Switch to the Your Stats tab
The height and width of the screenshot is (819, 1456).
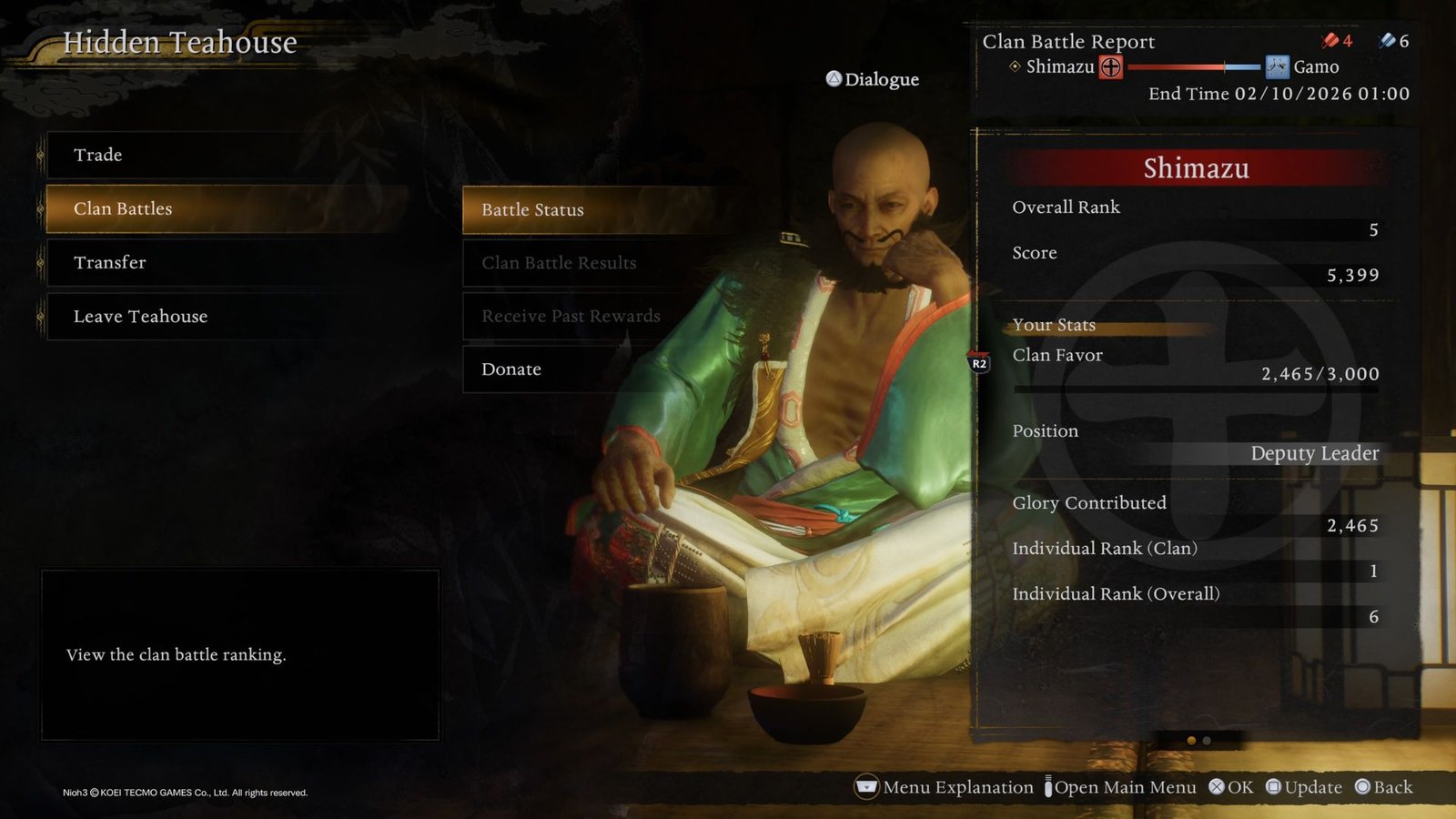click(1054, 325)
